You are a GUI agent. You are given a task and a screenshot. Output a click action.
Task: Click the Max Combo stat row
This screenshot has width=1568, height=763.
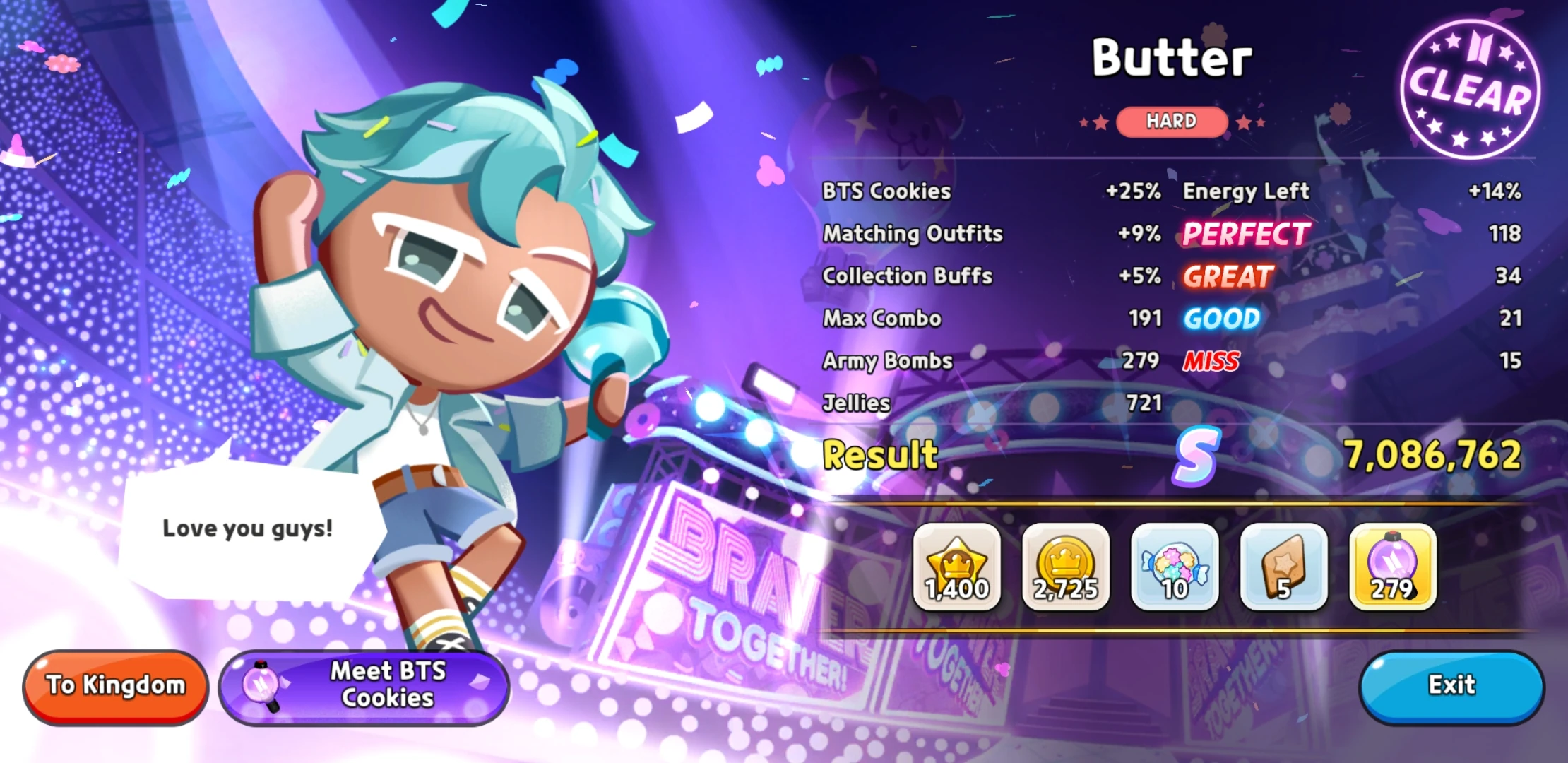coord(881,318)
